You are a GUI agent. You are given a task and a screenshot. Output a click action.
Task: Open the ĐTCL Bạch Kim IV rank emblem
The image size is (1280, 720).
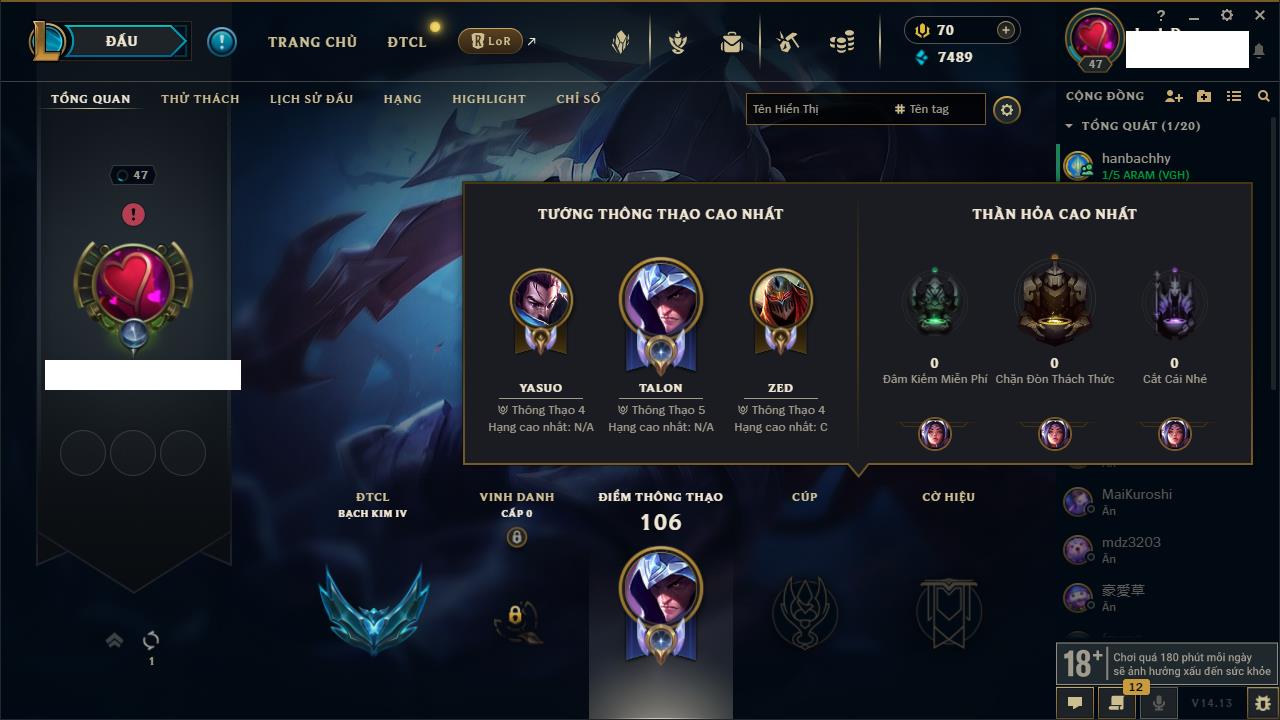coord(373,607)
